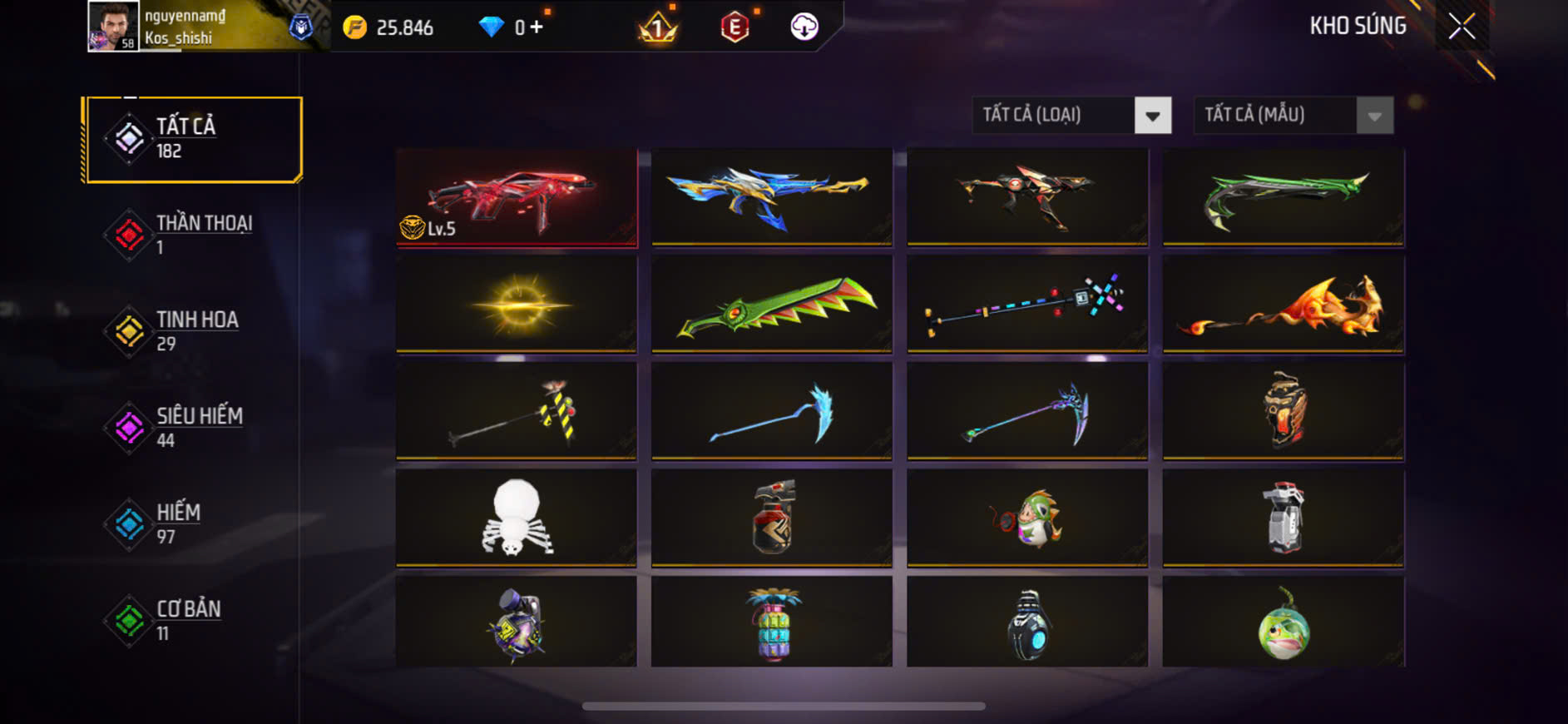1568x724 pixels.
Task: Select the flaming dragon blade skin
Action: (x=1283, y=305)
